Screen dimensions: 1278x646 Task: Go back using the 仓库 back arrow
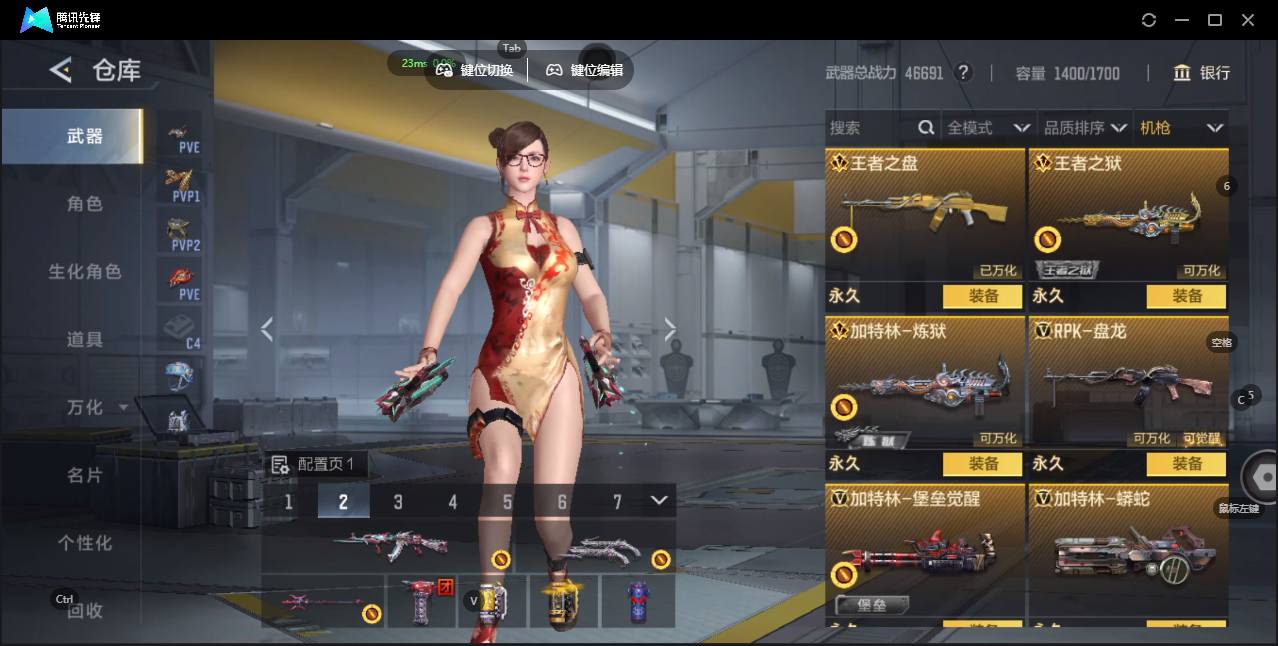pos(61,70)
